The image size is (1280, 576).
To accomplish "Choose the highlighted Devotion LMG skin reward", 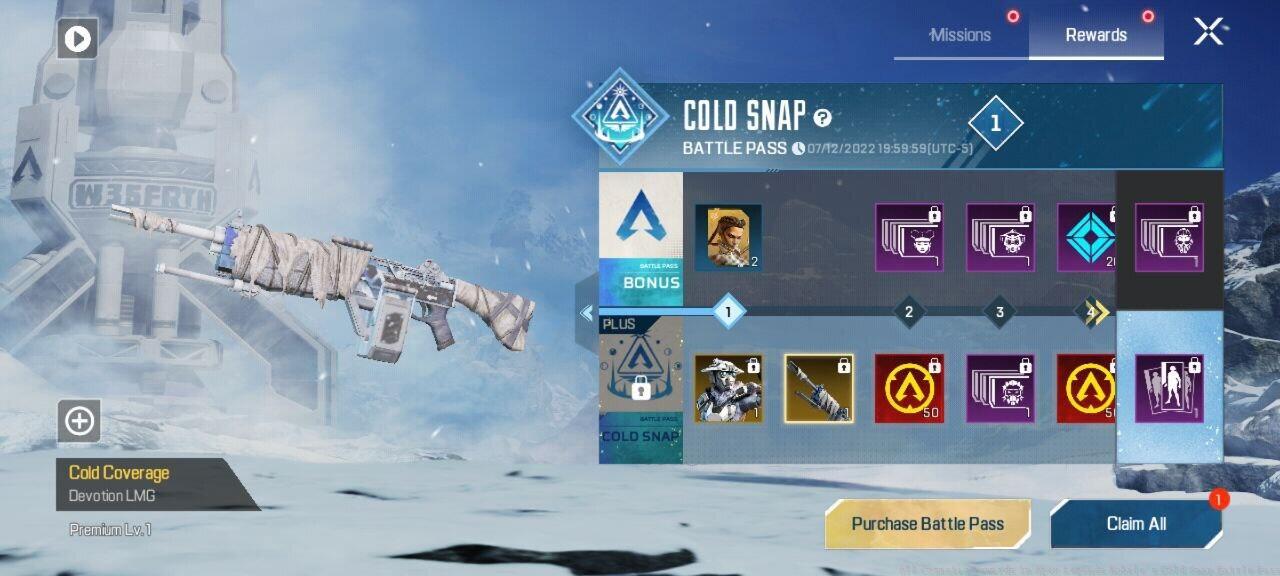I will click(x=819, y=388).
